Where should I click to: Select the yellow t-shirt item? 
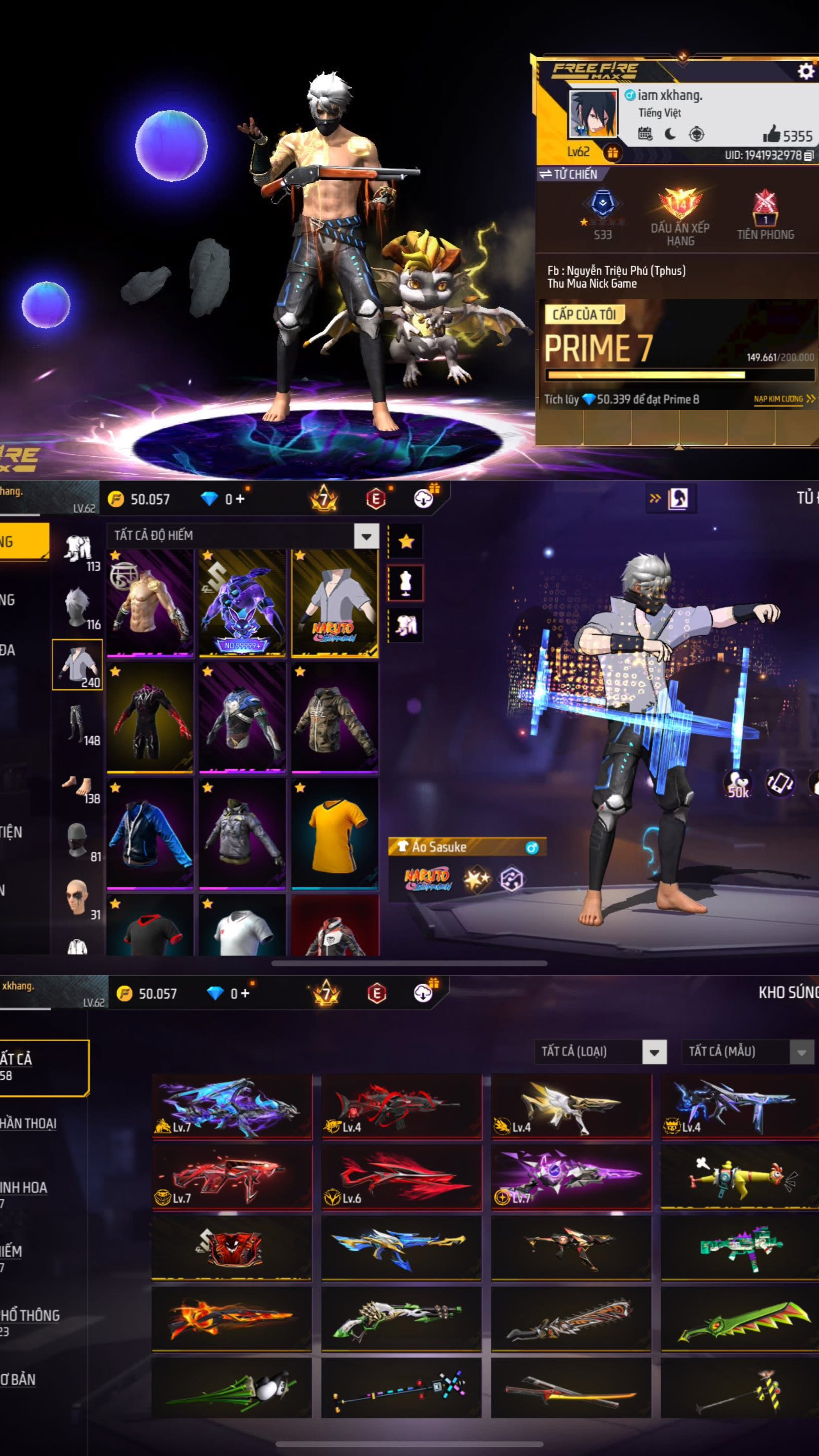pos(334,833)
